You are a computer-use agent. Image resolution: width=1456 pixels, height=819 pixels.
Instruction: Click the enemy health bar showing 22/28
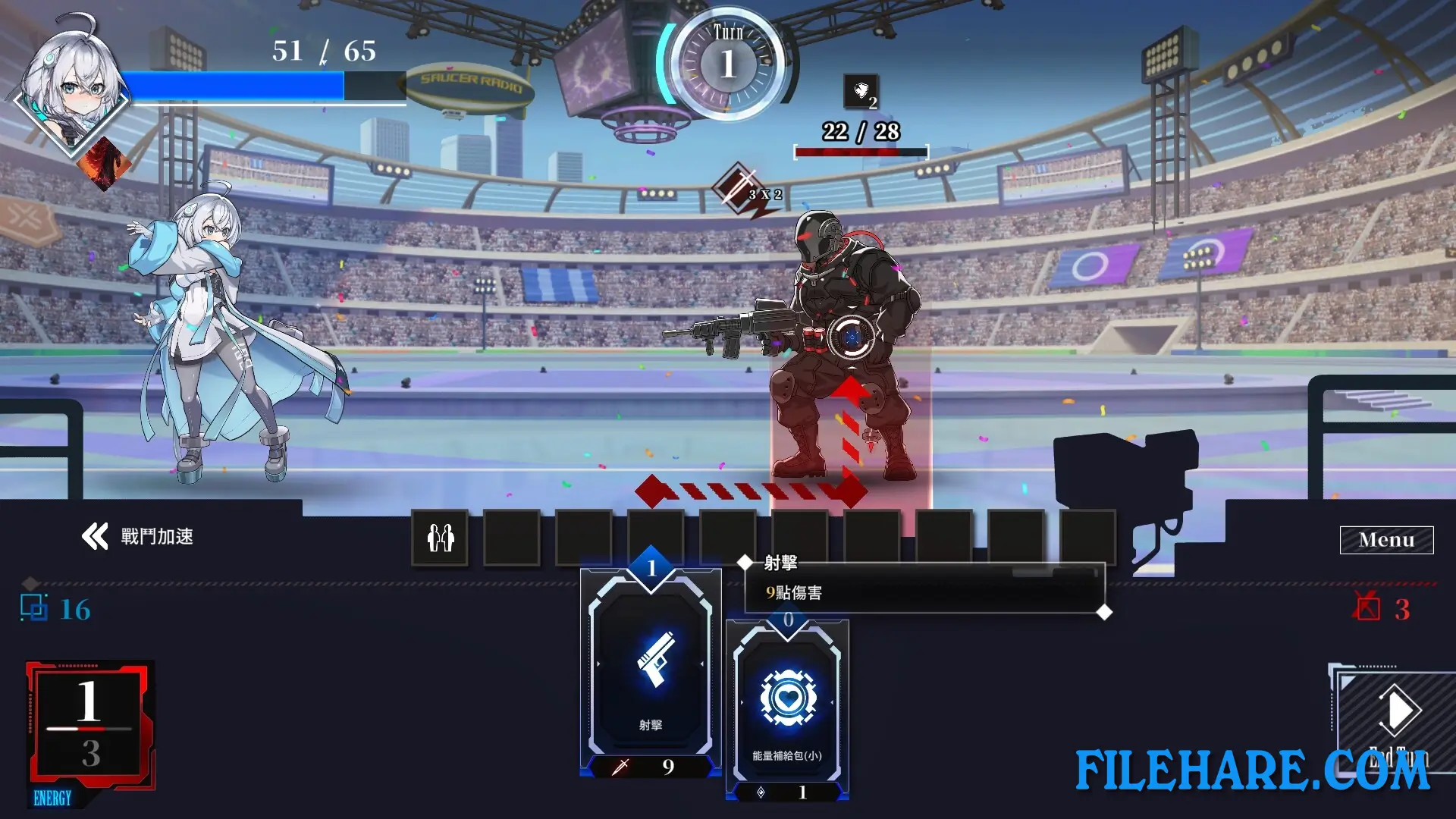coord(861,150)
